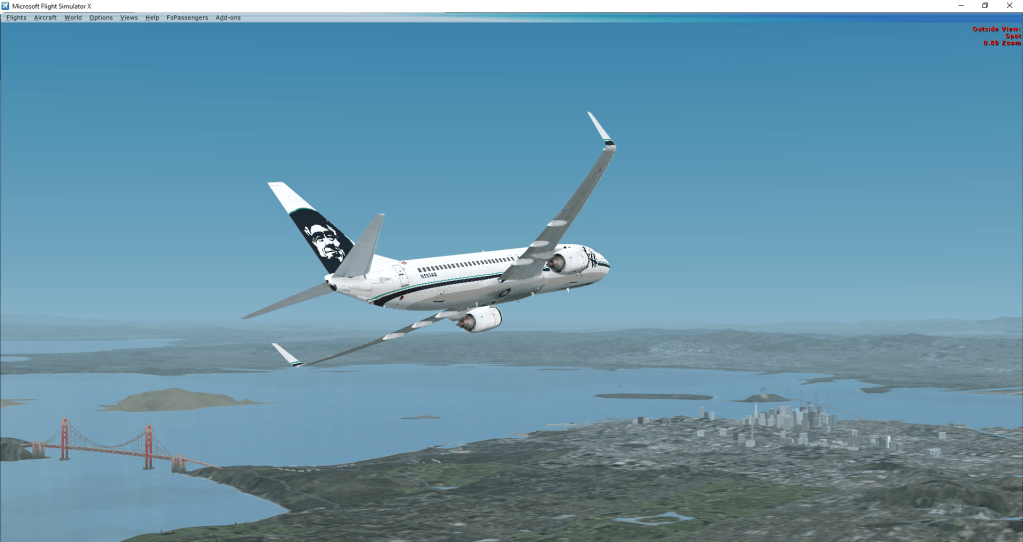Expand the Add-ons menu

coord(228,17)
